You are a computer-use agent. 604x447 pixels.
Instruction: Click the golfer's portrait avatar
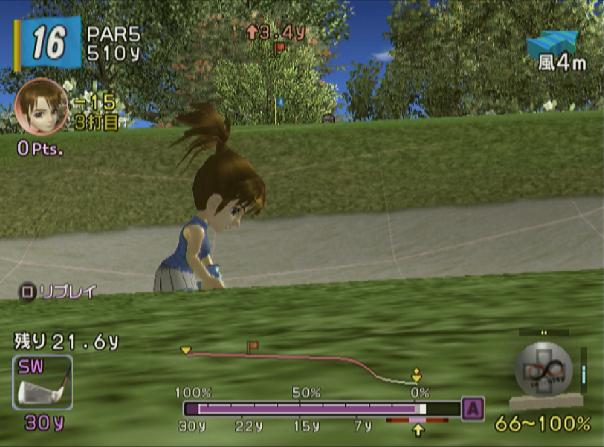42,107
